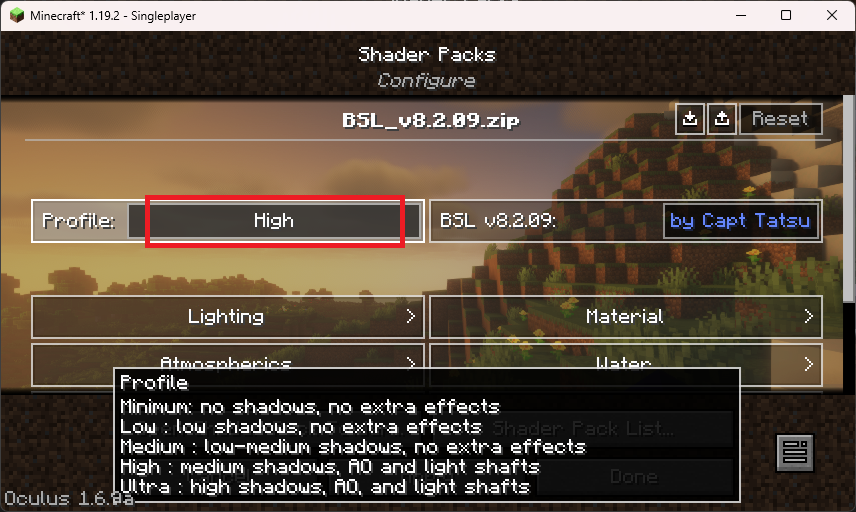Close the Minecraft window
This screenshot has height=512, width=856.
click(x=831, y=15)
